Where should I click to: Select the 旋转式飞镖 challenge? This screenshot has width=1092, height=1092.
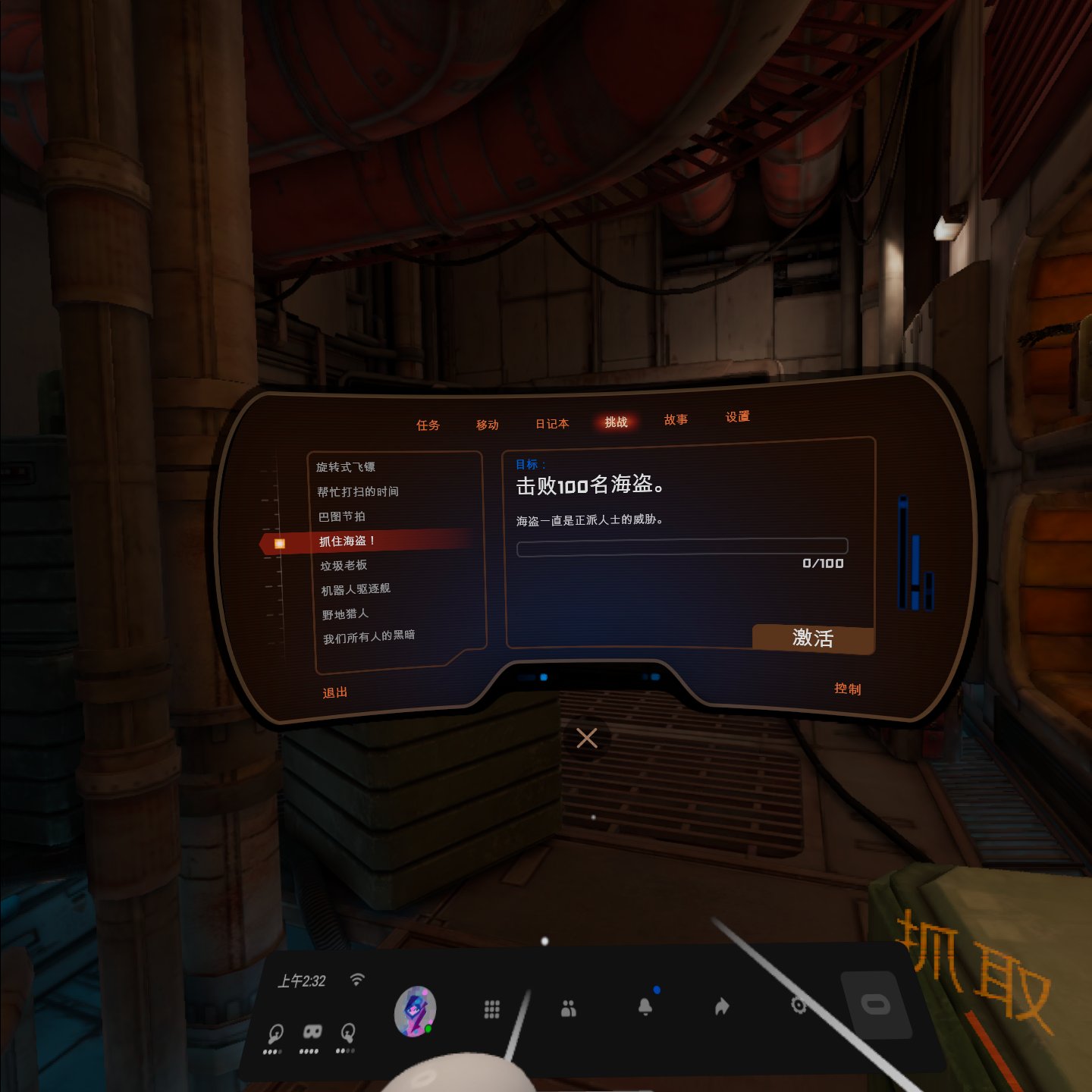346,467
